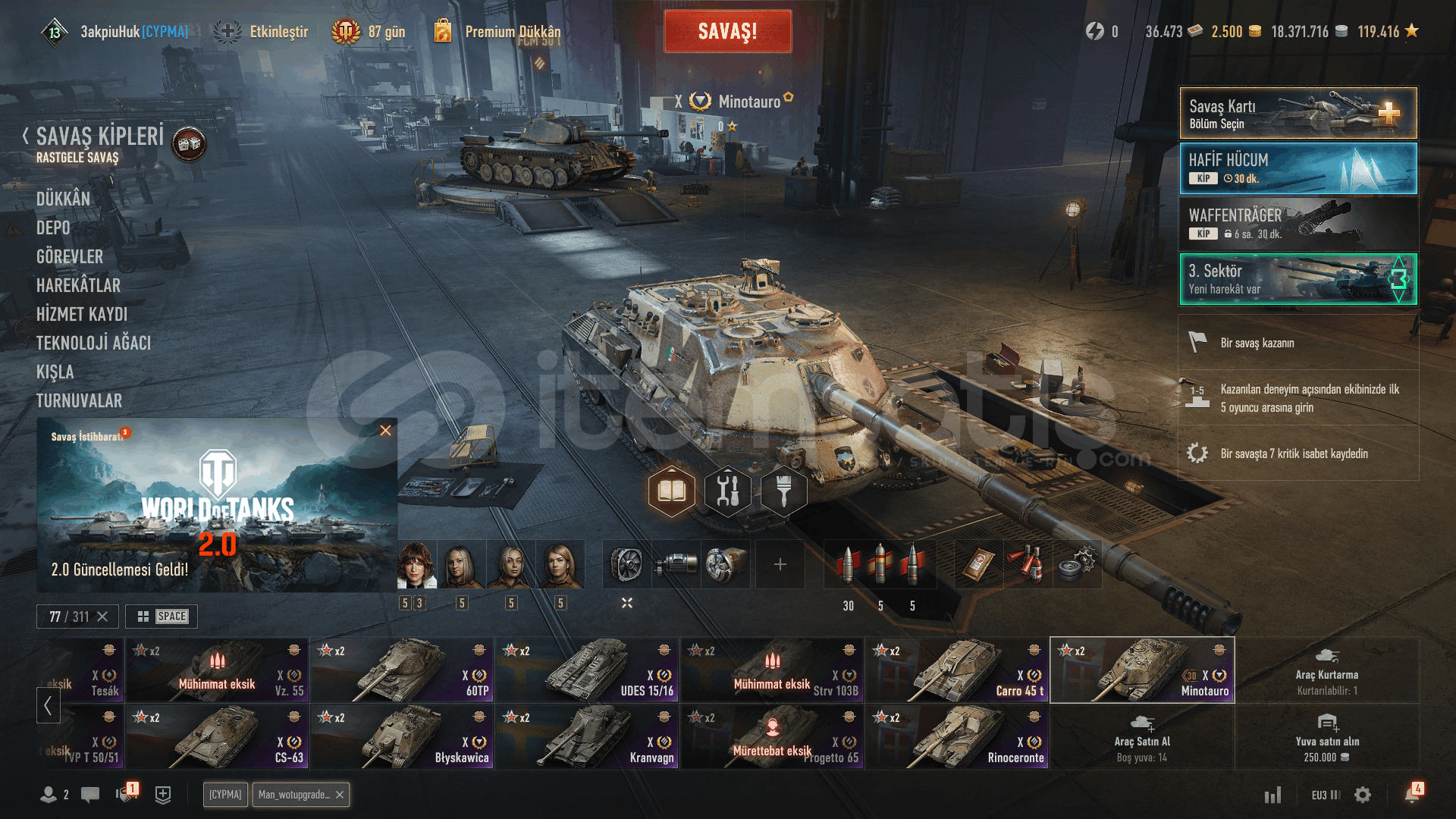The height and width of the screenshot is (819, 1456).
Task: Open game settings gear icon
Action: point(1363,795)
